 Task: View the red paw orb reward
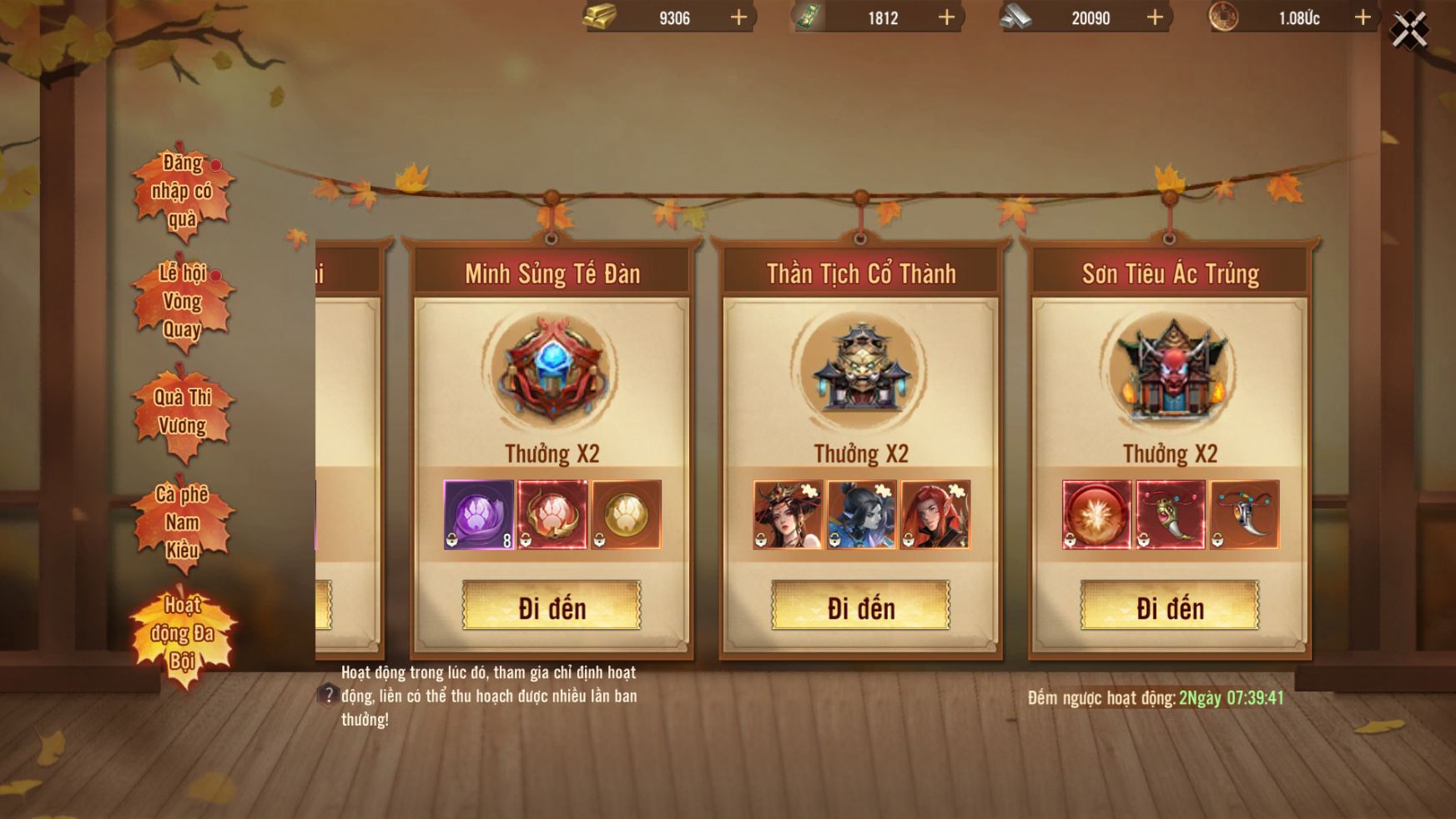click(552, 515)
